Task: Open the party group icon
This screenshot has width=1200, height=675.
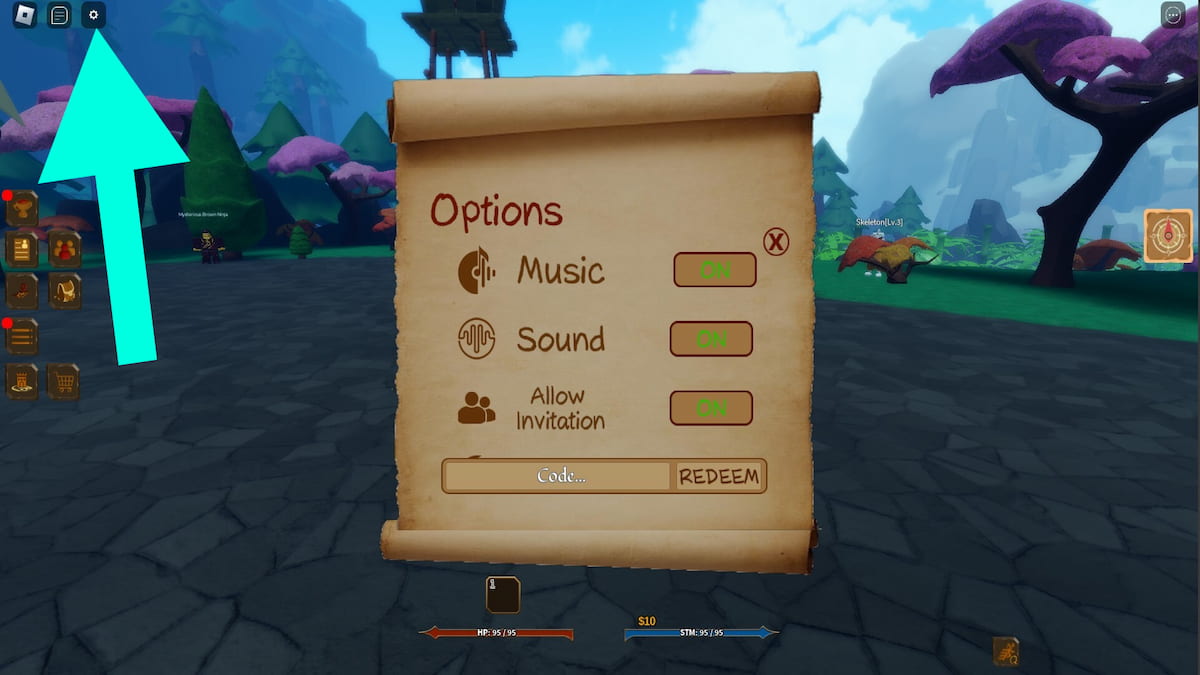Action: pyautogui.click(x=65, y=249)
